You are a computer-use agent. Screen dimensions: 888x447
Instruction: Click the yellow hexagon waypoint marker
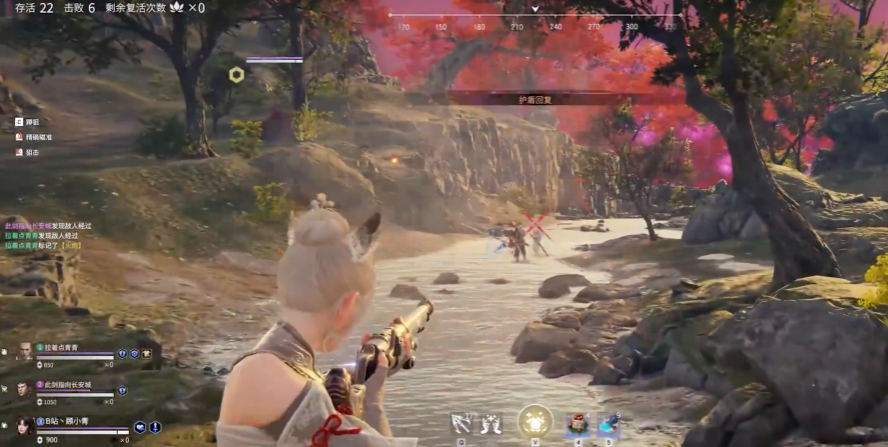pos(236,74)
